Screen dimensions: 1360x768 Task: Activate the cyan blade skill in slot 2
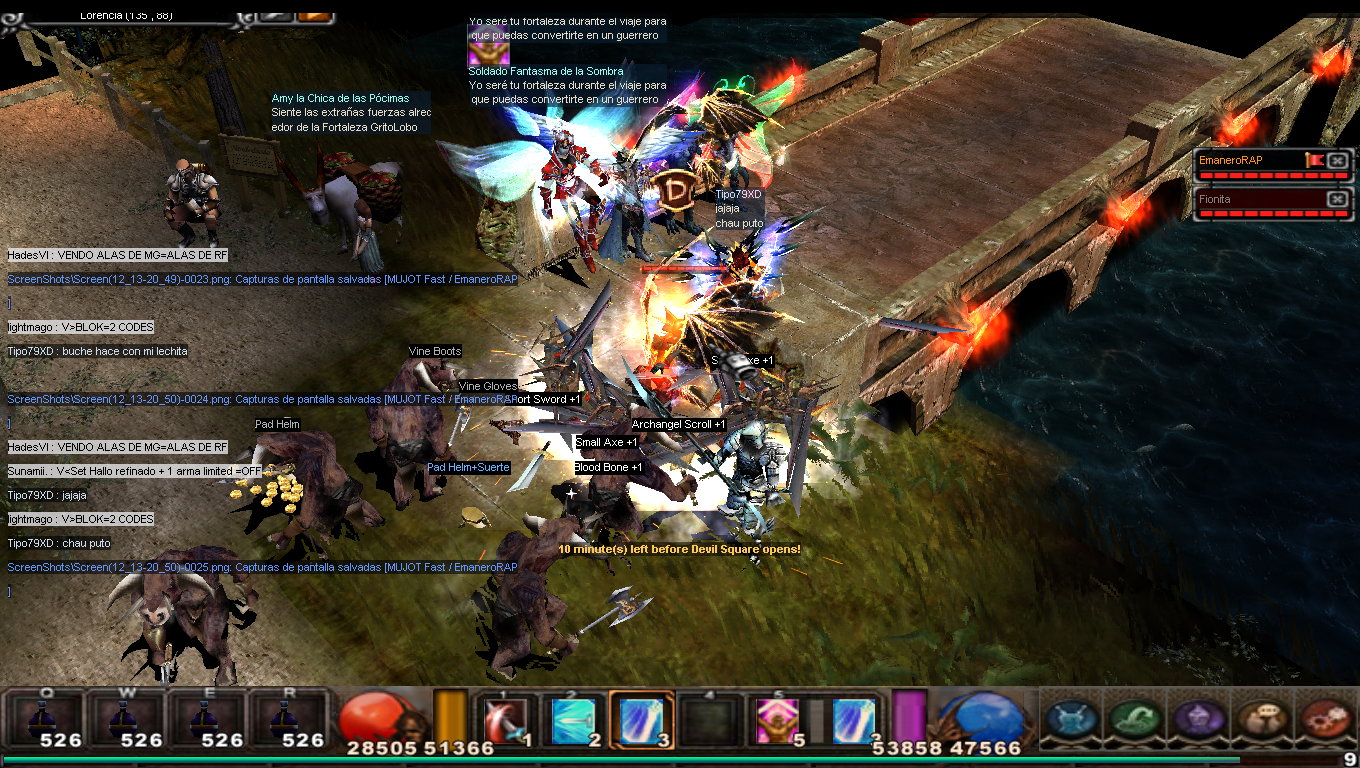[574, 719]
